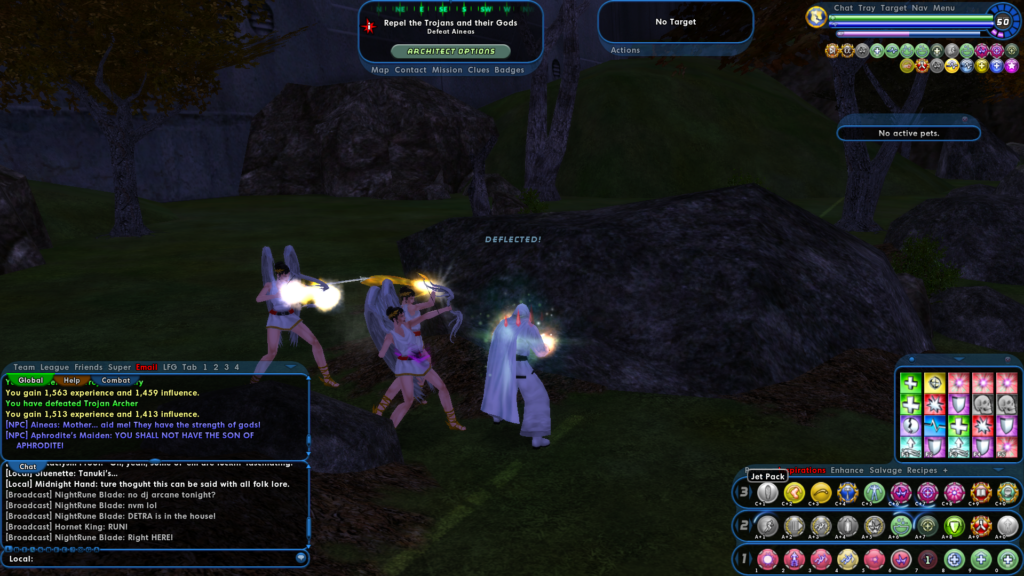1024x576 pixels.
Task: Toggle the Tray window from the top bar
Action: coord(866,8)
